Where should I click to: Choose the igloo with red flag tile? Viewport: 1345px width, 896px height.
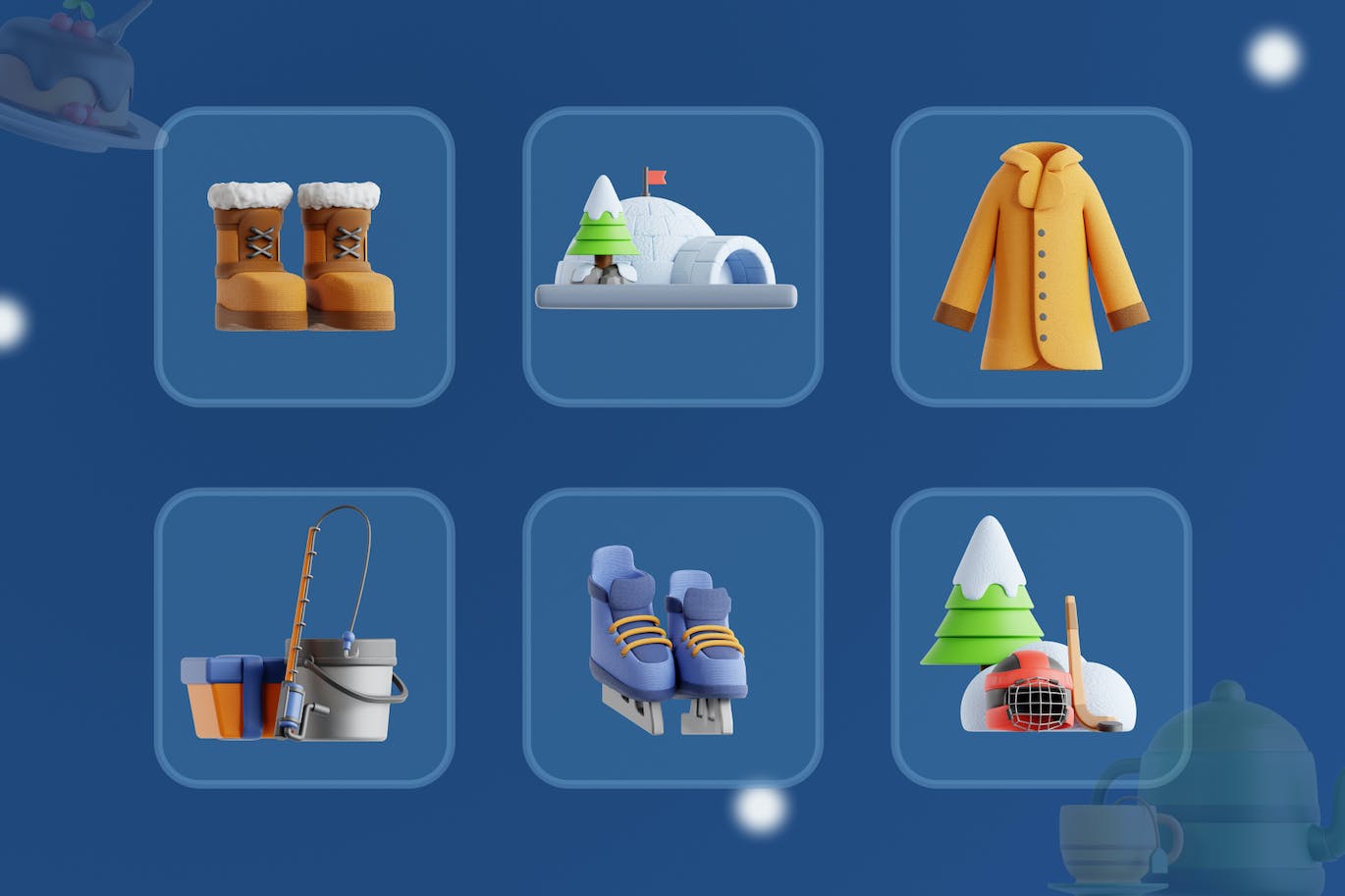[x=672, y=256]
